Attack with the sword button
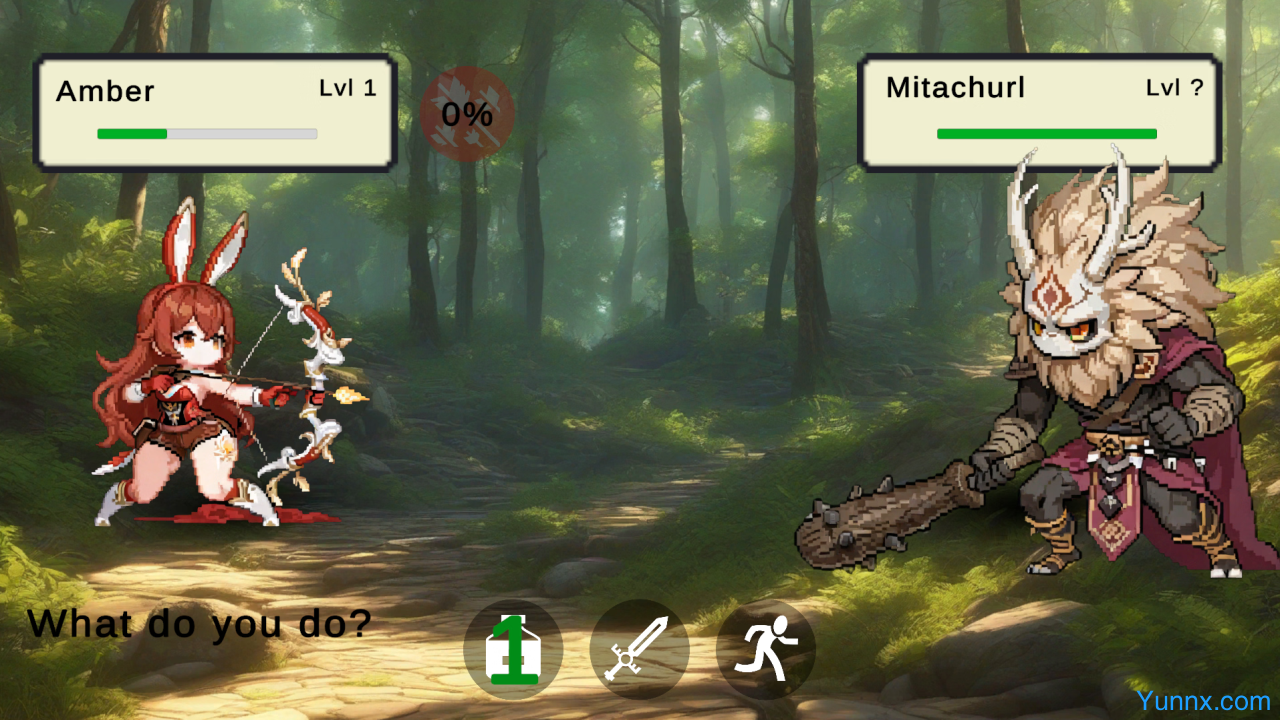This screenshot has width=1280, height=720. (640, 650)
